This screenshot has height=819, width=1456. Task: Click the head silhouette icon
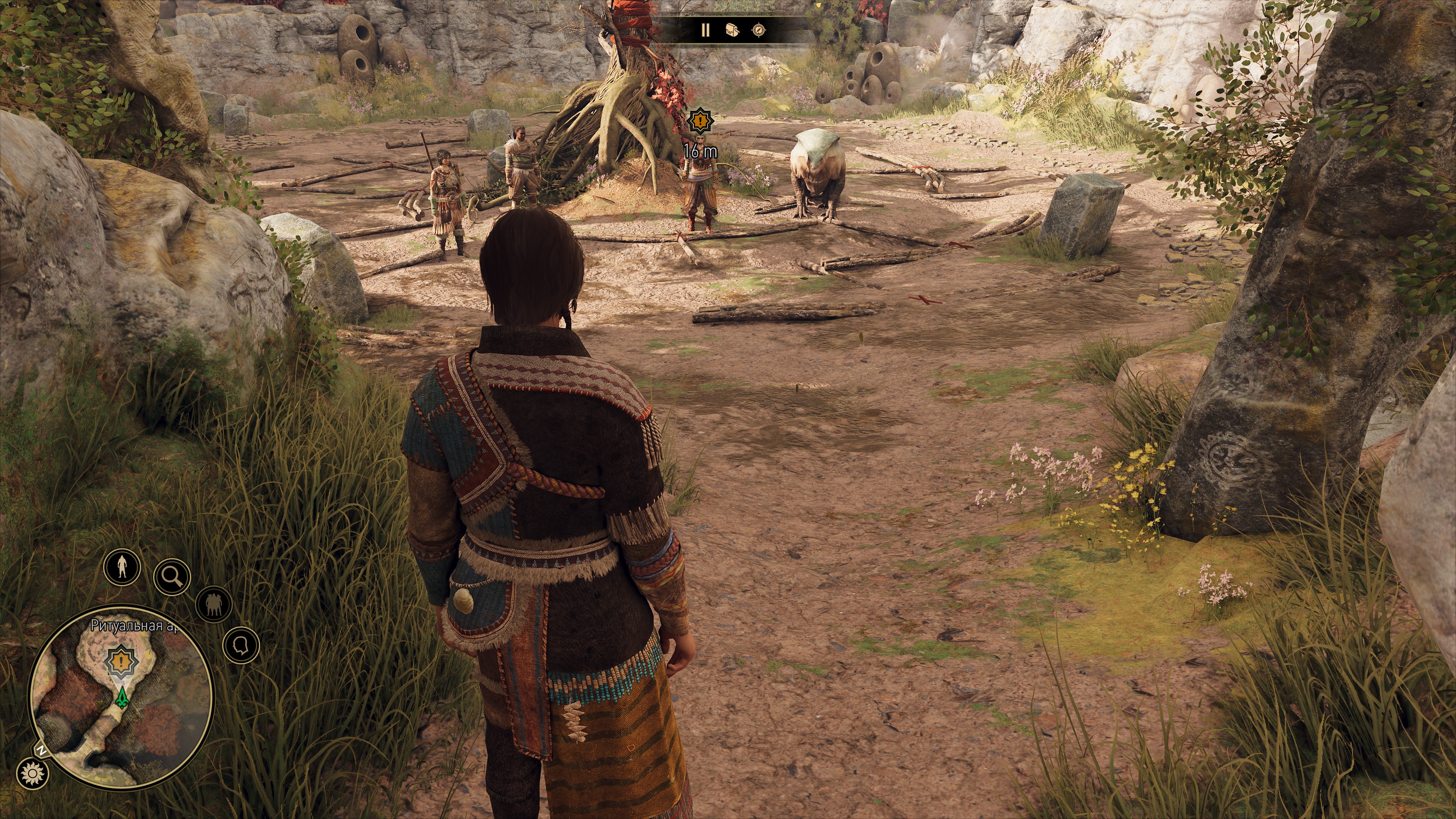click(242, 645)
